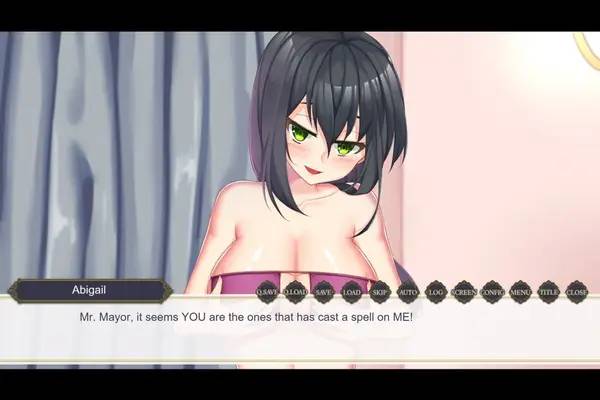Show the dialogue LOG

pos(436,292)
